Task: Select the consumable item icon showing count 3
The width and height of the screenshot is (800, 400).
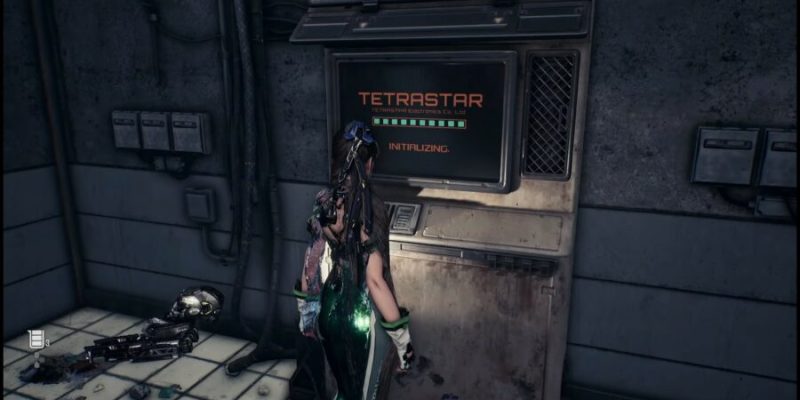Action: 37,340
